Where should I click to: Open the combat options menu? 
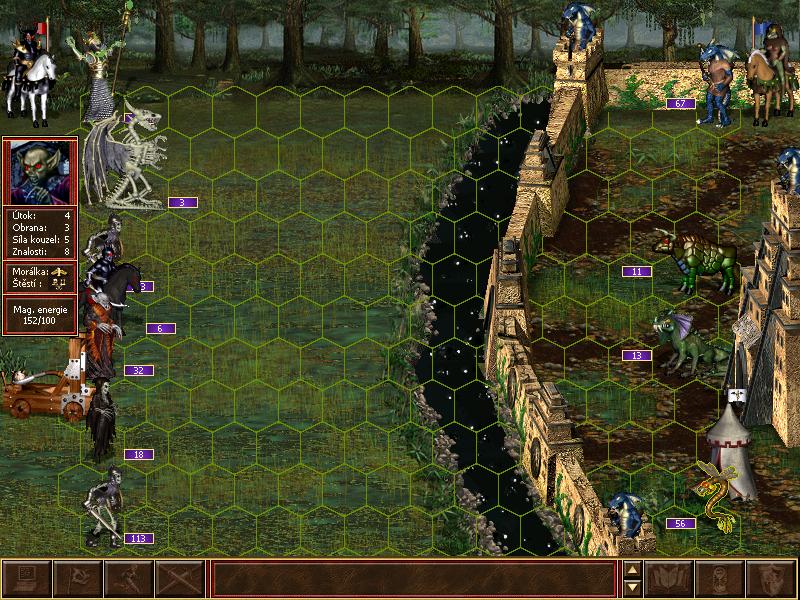(26, 579)
